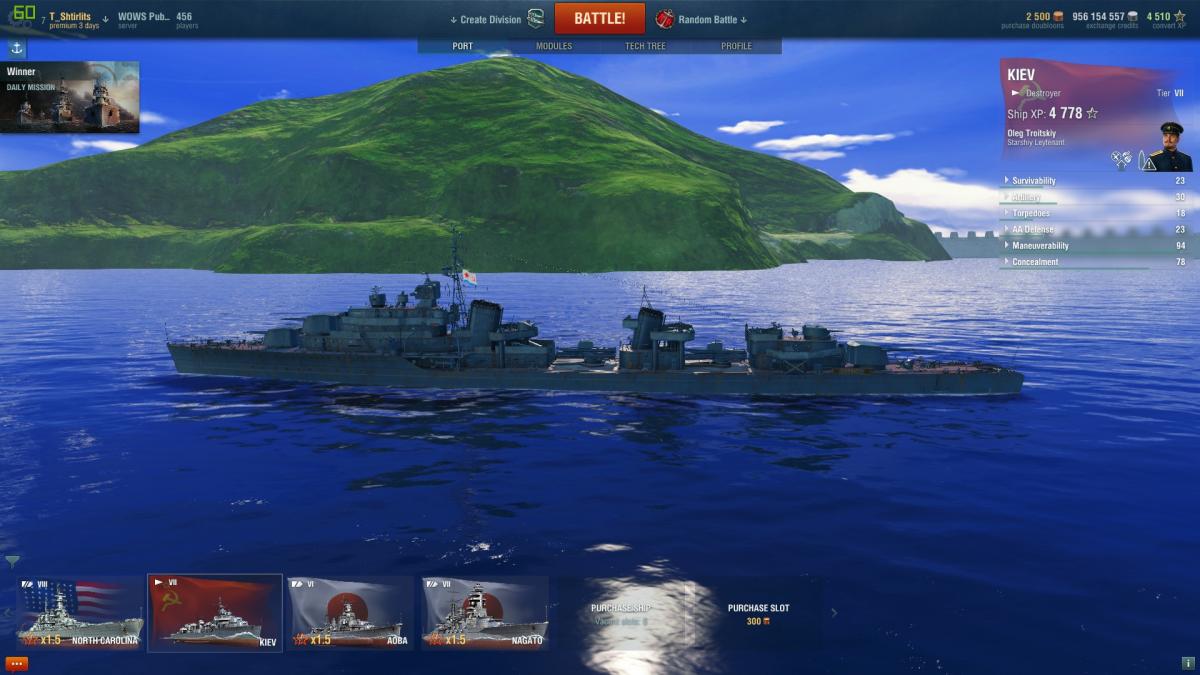Open the Tech Tree tab
1200x675 pixels.
coord(645,46)
